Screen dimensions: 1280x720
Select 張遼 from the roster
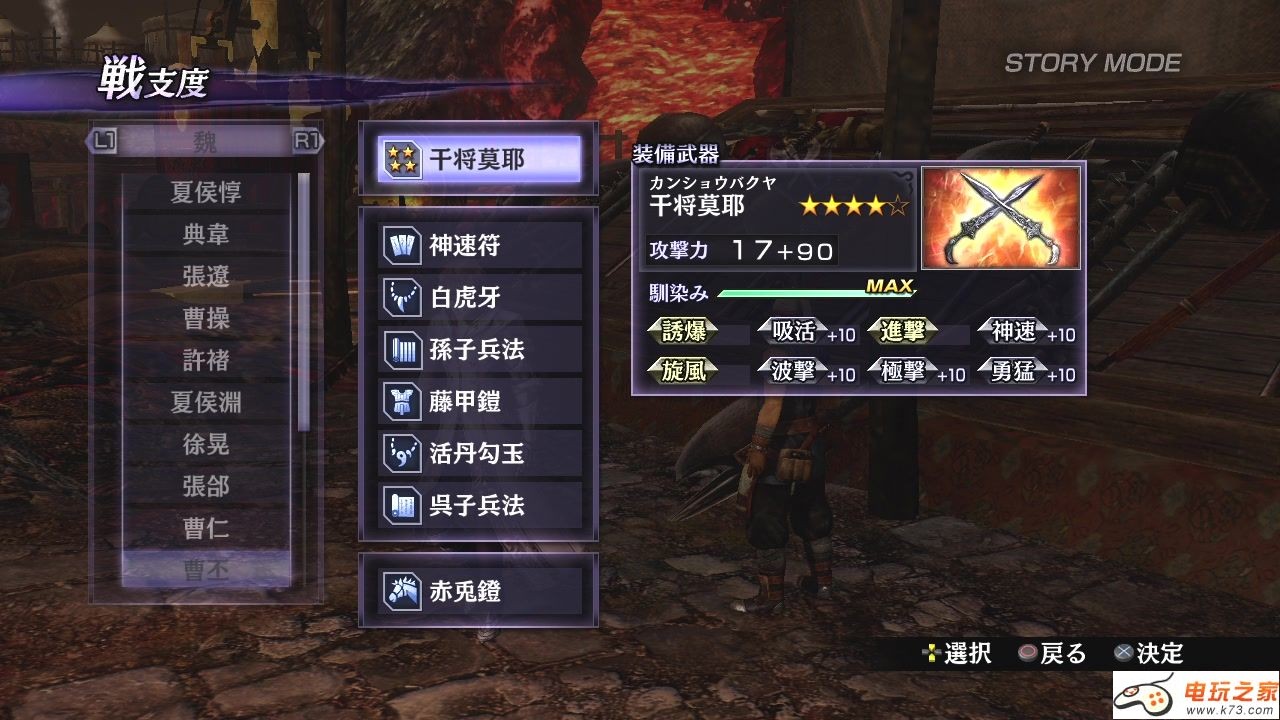206,276
